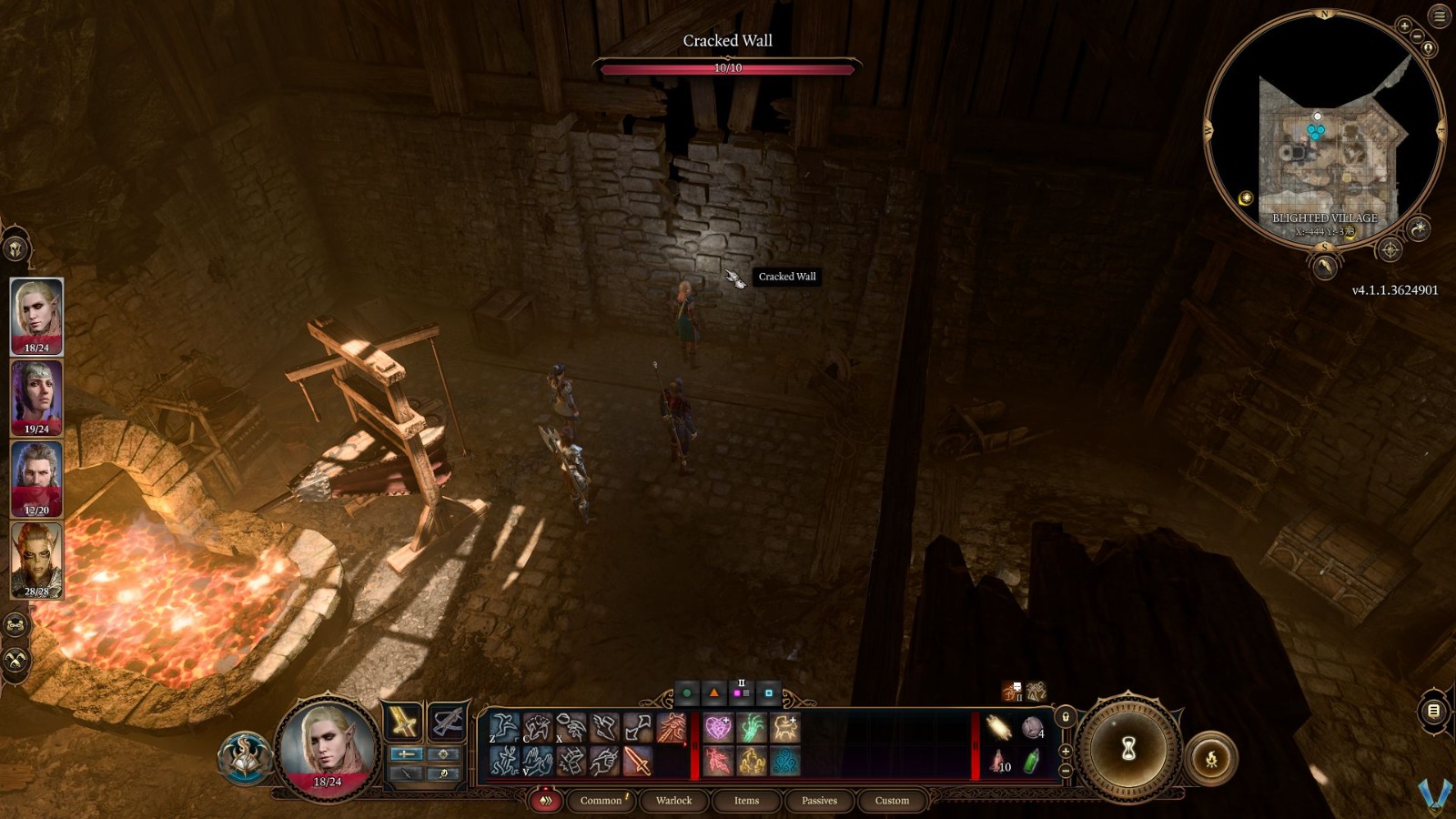Switch to the Items hotbar tab
Viewport: 1456px width, 819px height.
745,801
